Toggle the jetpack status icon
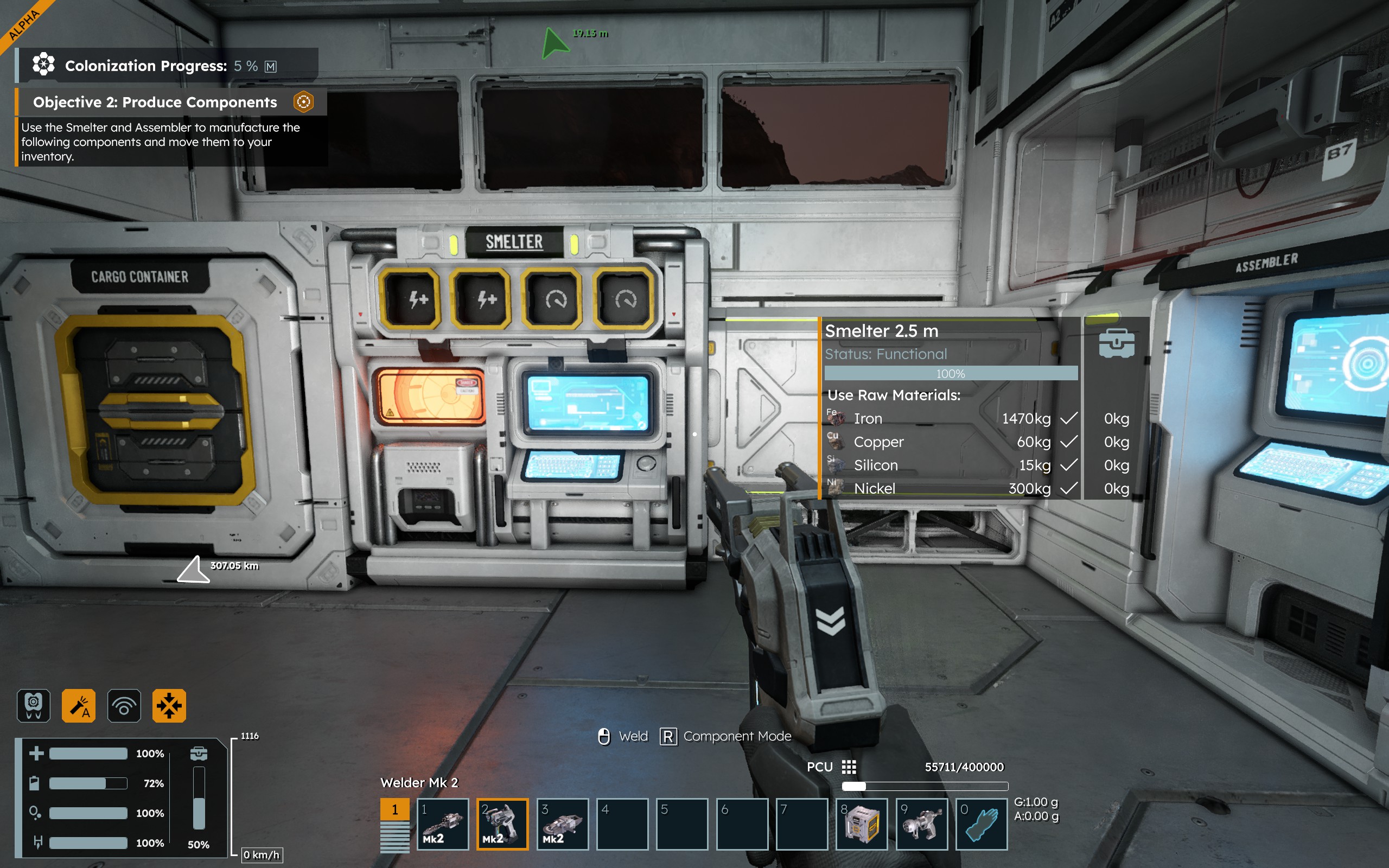The image size is (1389, 868). click(x=34, y=705)
